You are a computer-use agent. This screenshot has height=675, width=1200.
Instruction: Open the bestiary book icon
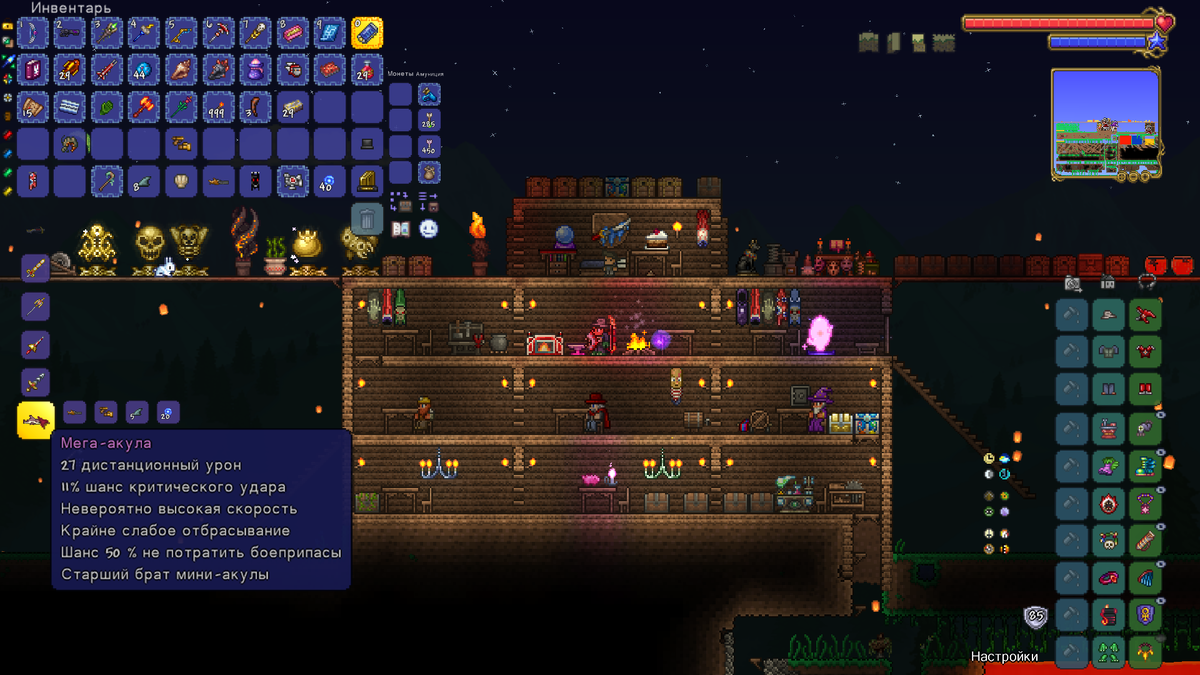[x=401, y=229]
